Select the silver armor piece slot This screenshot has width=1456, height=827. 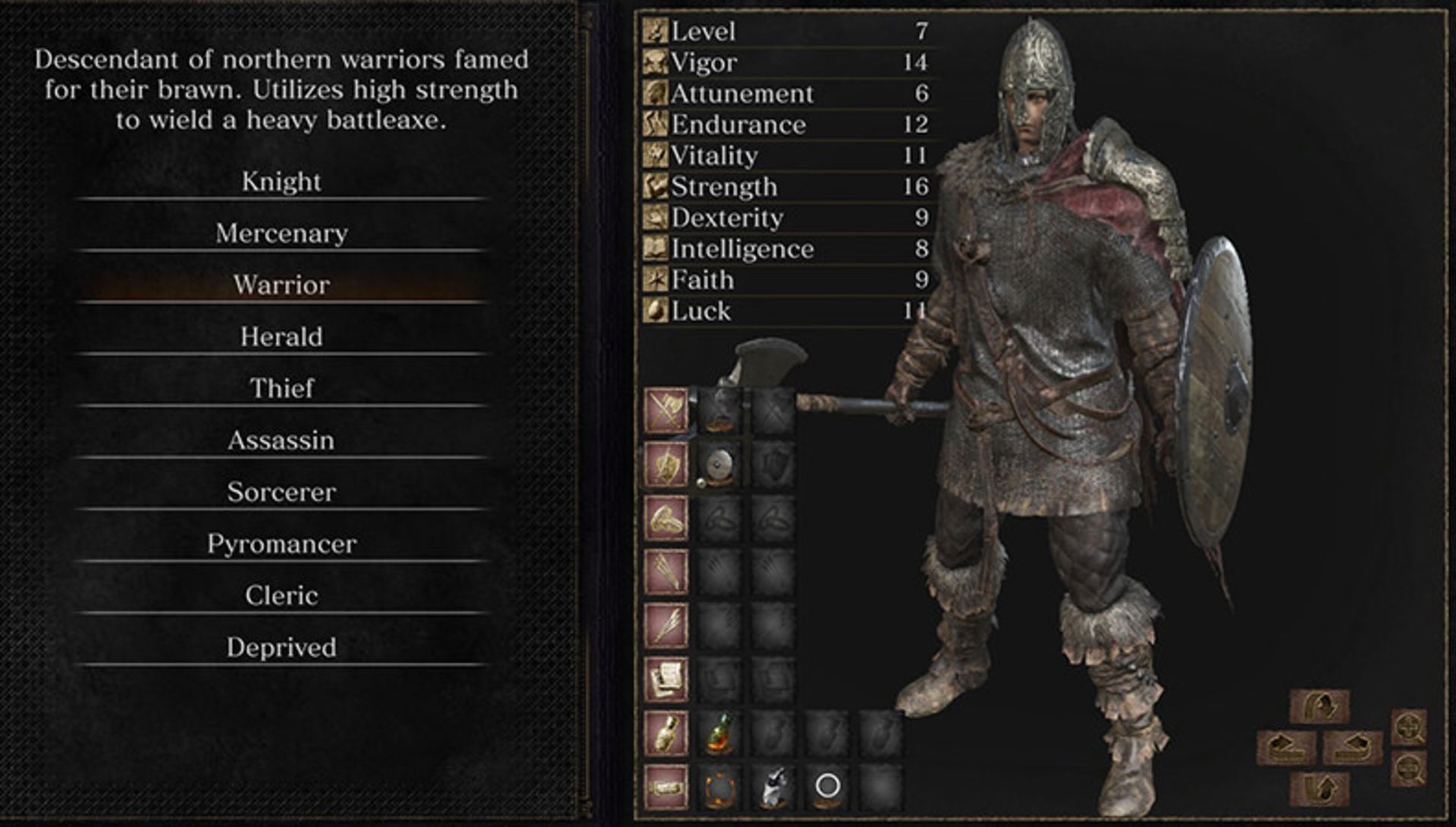coord(772,787)
